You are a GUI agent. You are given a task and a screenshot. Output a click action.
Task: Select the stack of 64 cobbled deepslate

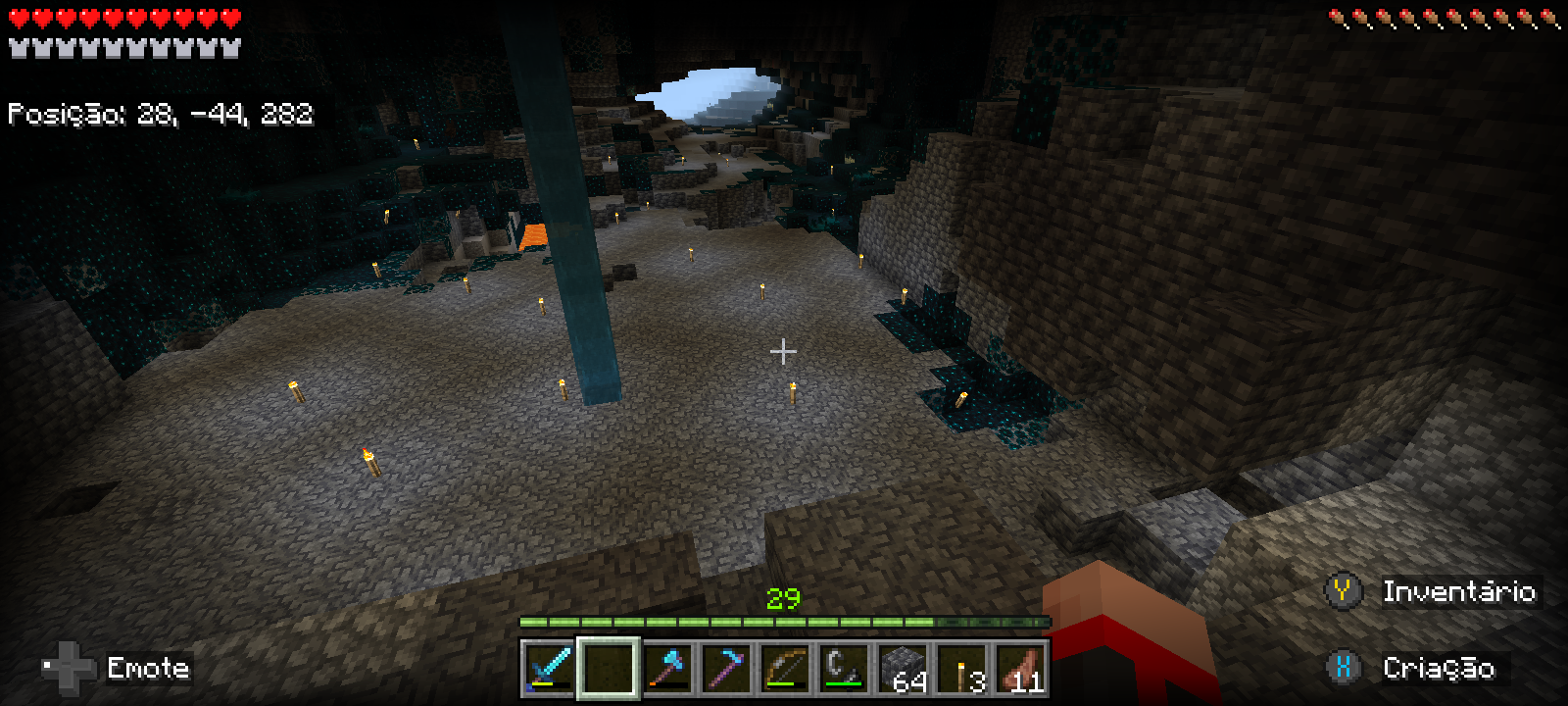click(903, 669)
